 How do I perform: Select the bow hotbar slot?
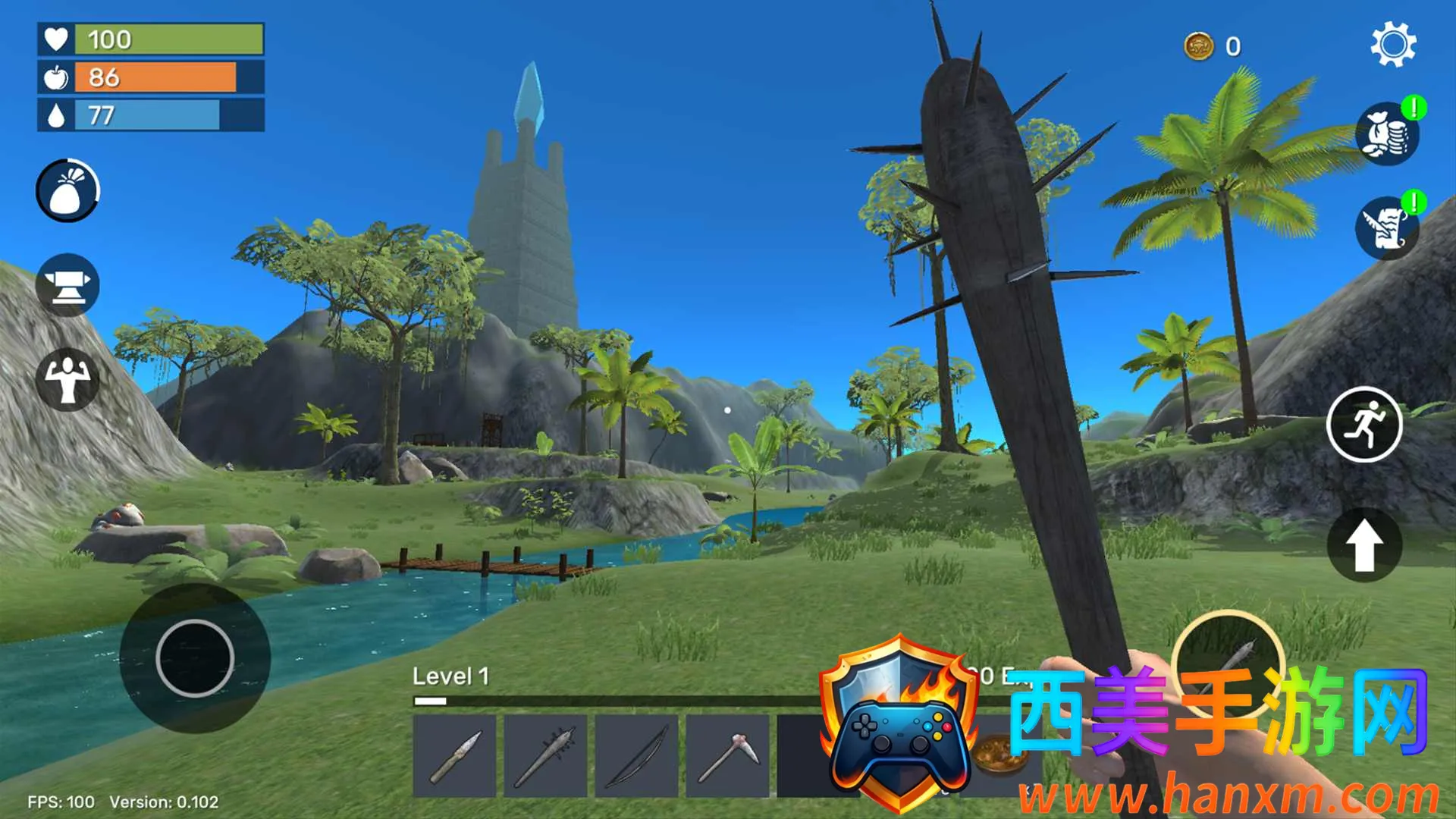tap(636, 756)
